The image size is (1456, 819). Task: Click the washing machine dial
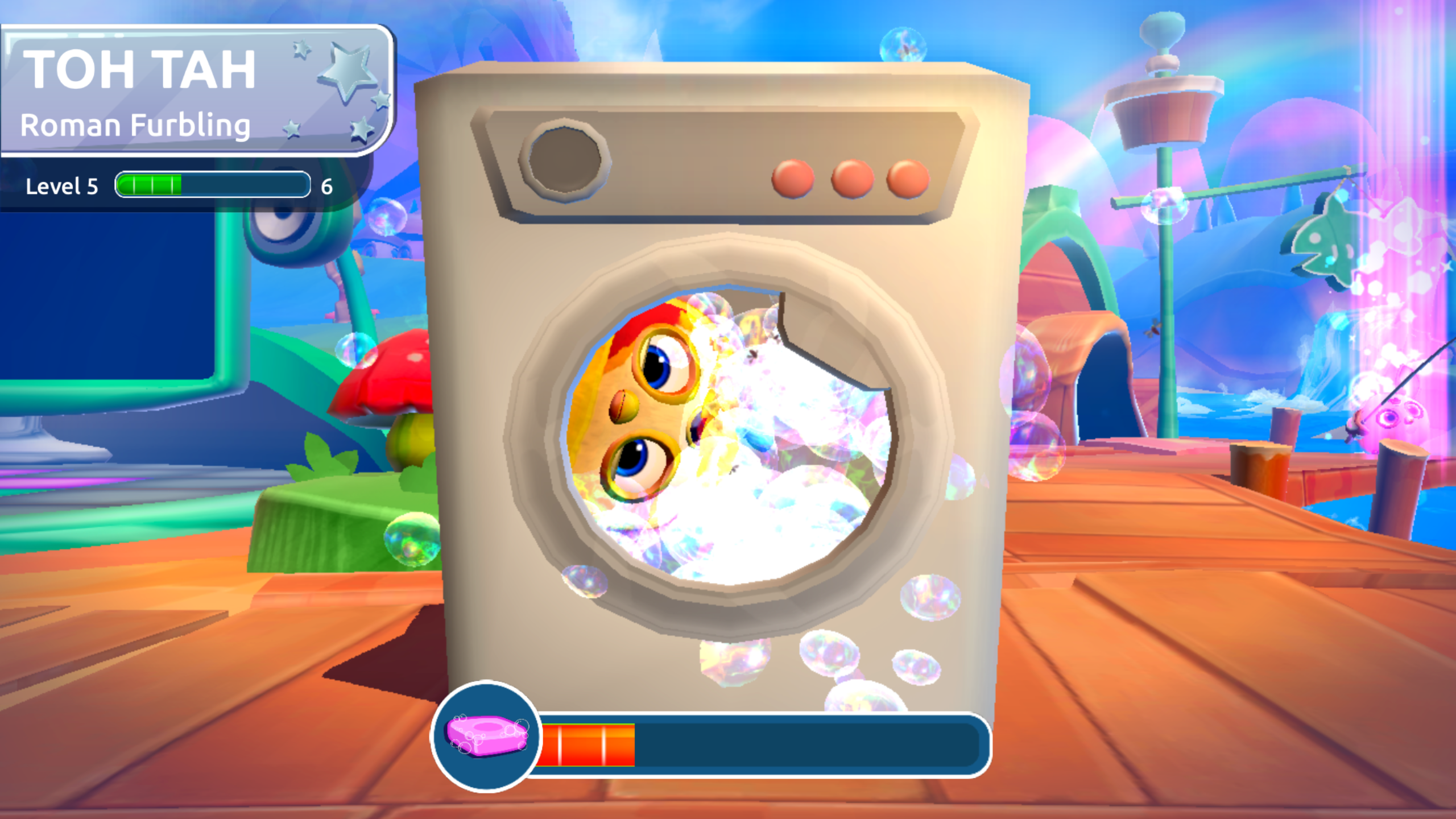pyautogui.click(x=566, y=161)
